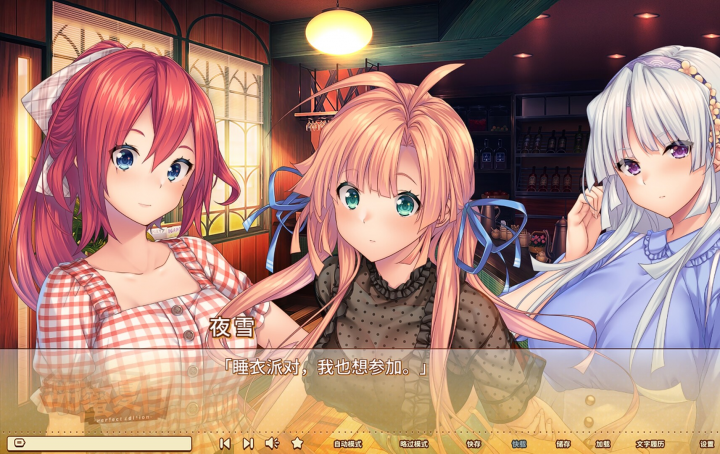Viewport: 720px width, 454px height.
Task: Click the star favorite icon
Action: 297,443
